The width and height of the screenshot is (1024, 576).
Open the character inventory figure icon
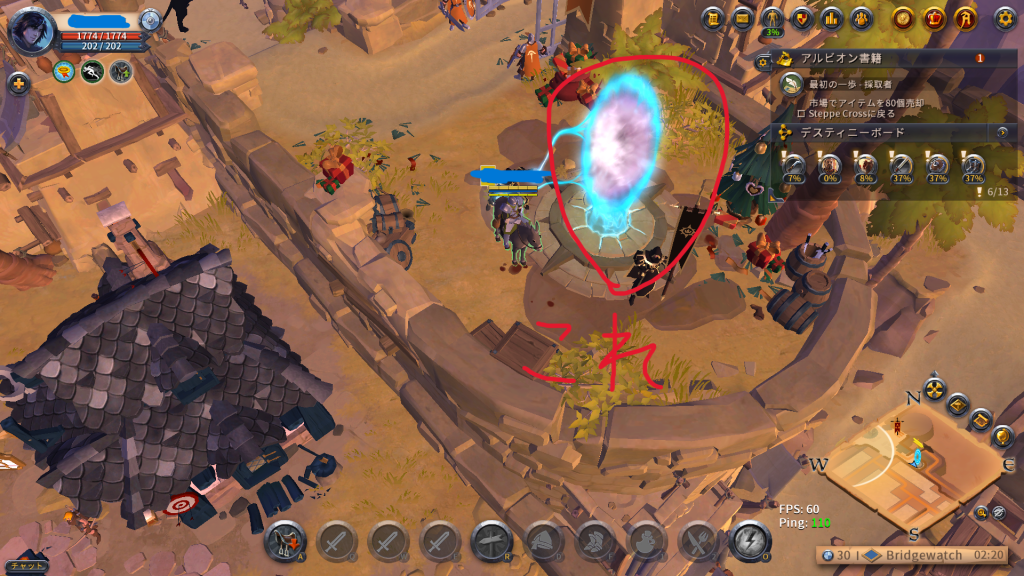(x=771, y=18)
